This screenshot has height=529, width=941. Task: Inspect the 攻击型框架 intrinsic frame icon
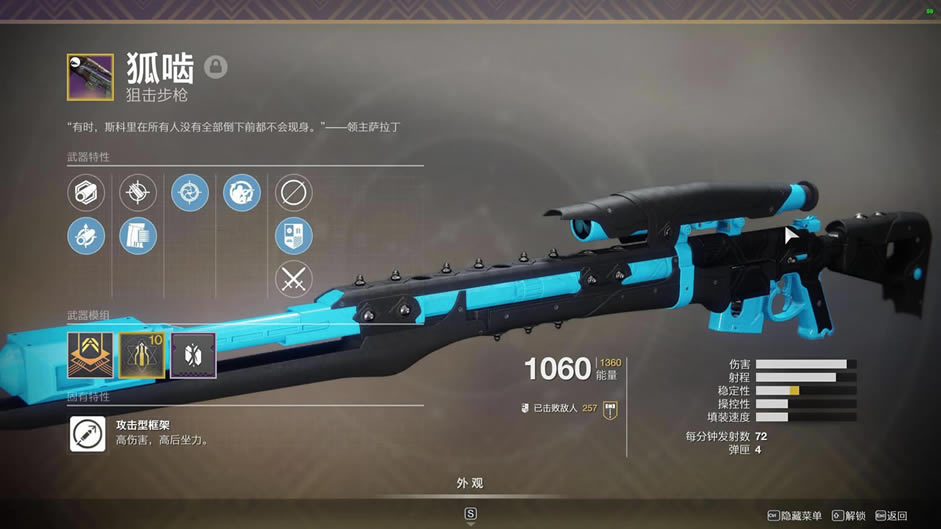point(87,434)
